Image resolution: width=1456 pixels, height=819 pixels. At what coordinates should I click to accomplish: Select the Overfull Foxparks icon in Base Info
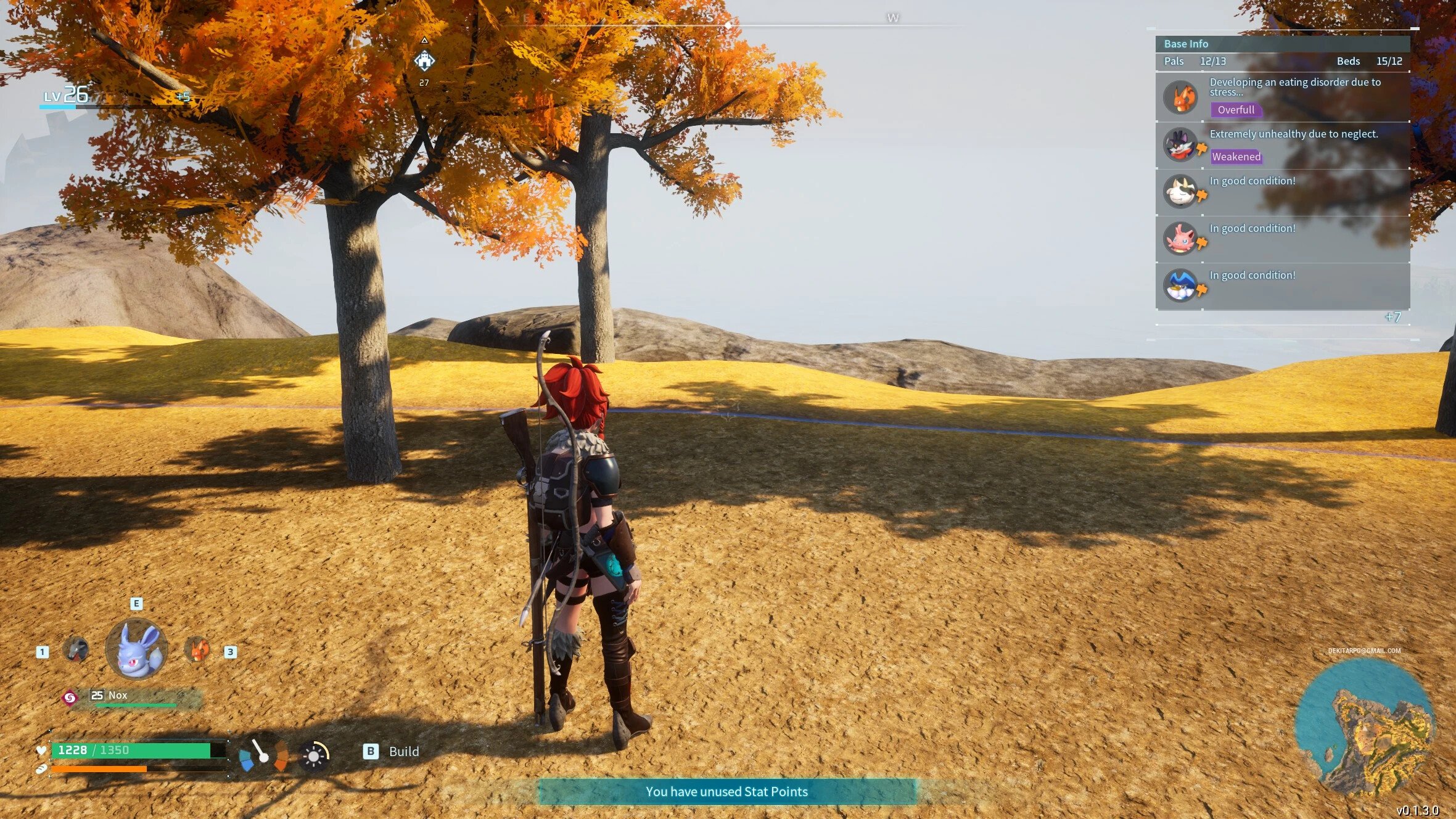pos(1182,96)
